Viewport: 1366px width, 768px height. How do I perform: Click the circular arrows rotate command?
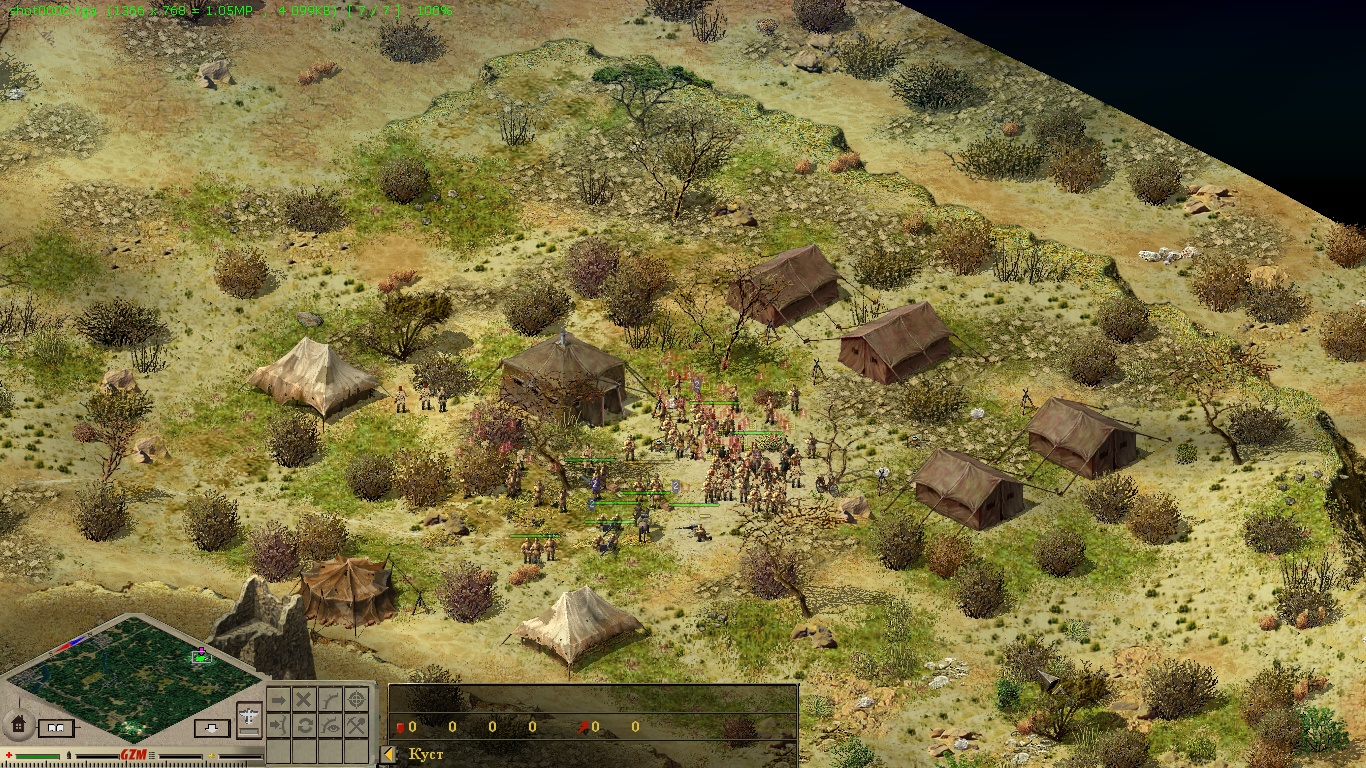click(x=304, y=725)
